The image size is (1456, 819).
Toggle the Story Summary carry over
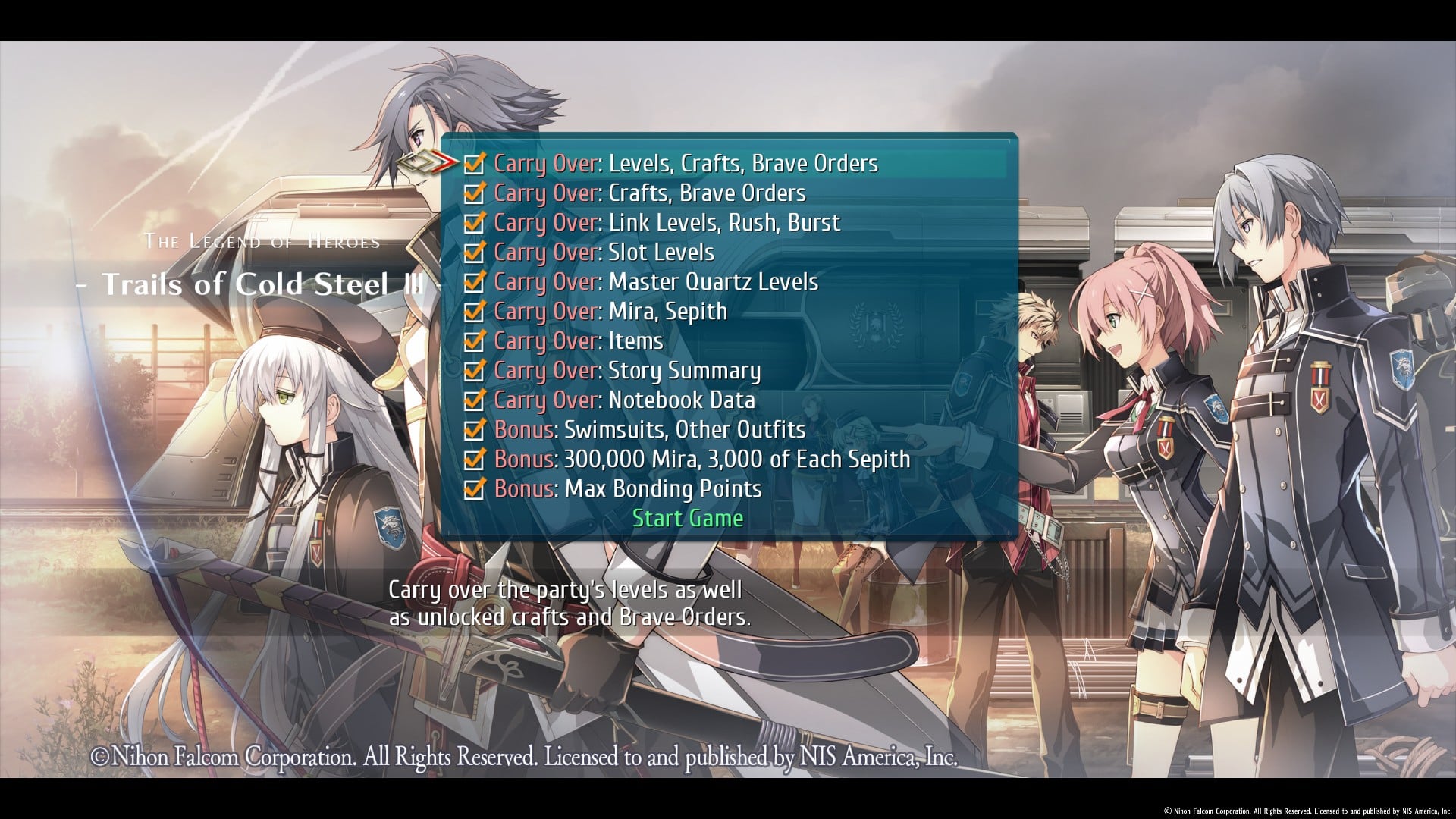(x=474, y=371)
